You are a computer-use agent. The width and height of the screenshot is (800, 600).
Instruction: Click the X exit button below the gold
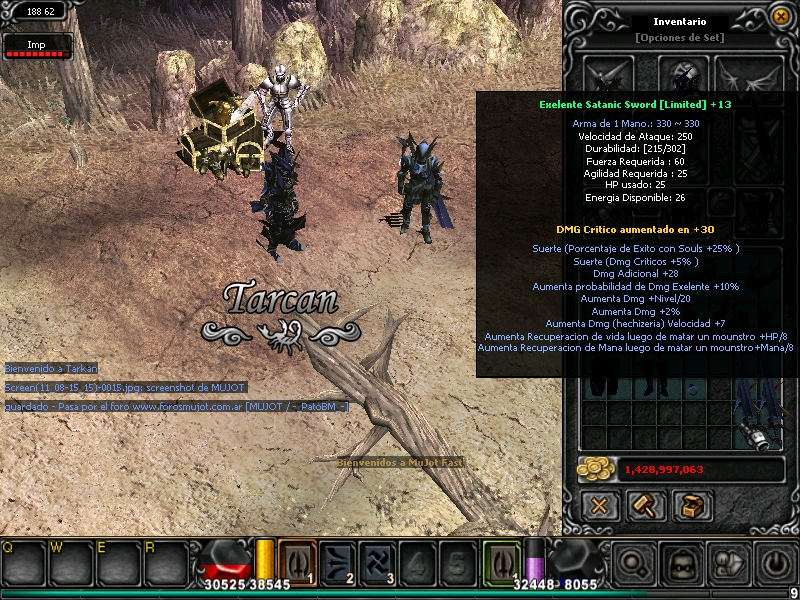[599, 506]
